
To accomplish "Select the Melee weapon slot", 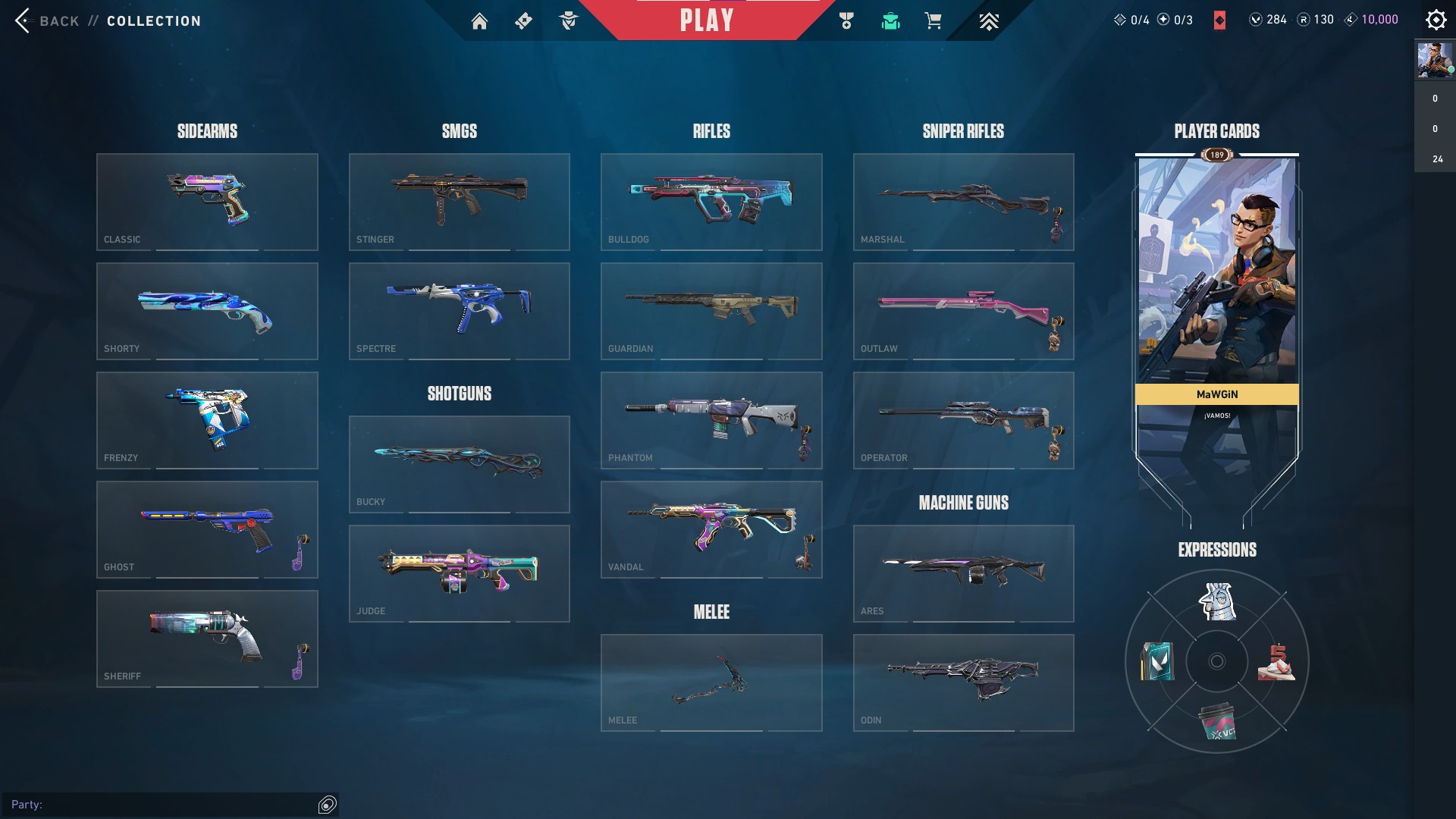I will [x=711, y=682].
